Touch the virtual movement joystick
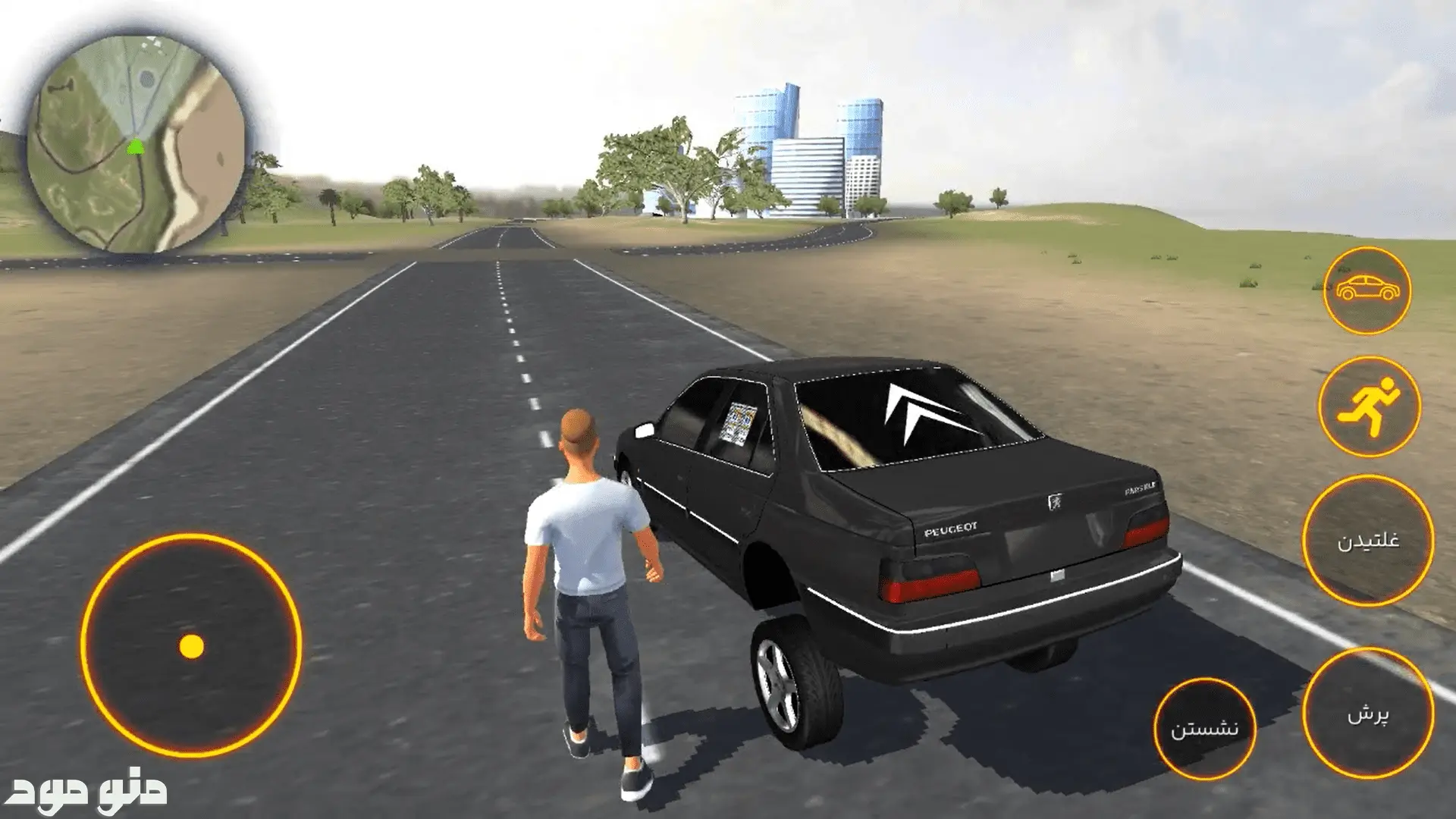Viewport: 1456px width, 819px height. (191, 646)
